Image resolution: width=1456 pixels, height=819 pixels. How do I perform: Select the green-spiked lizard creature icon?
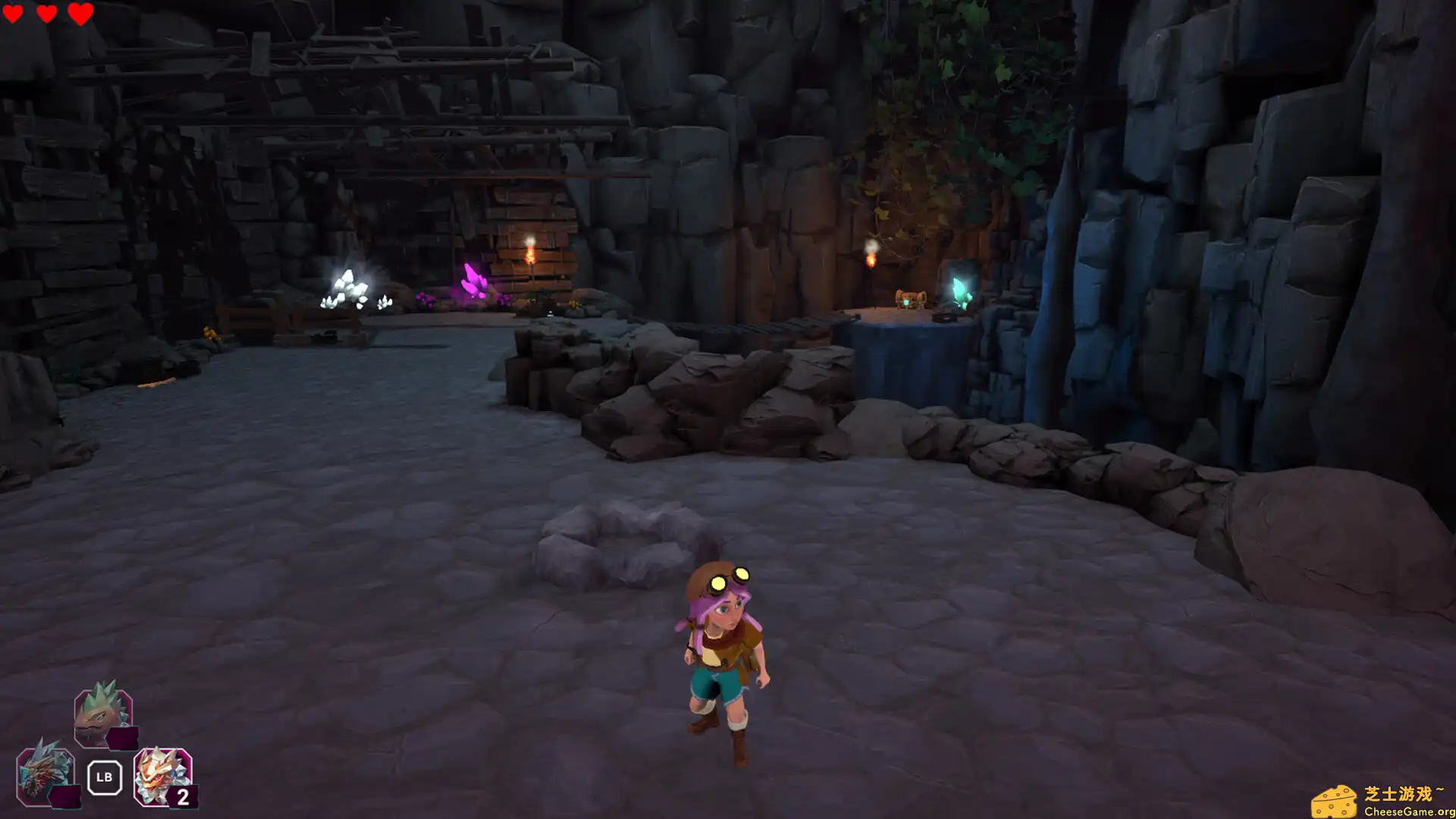[x=102, y=714]
